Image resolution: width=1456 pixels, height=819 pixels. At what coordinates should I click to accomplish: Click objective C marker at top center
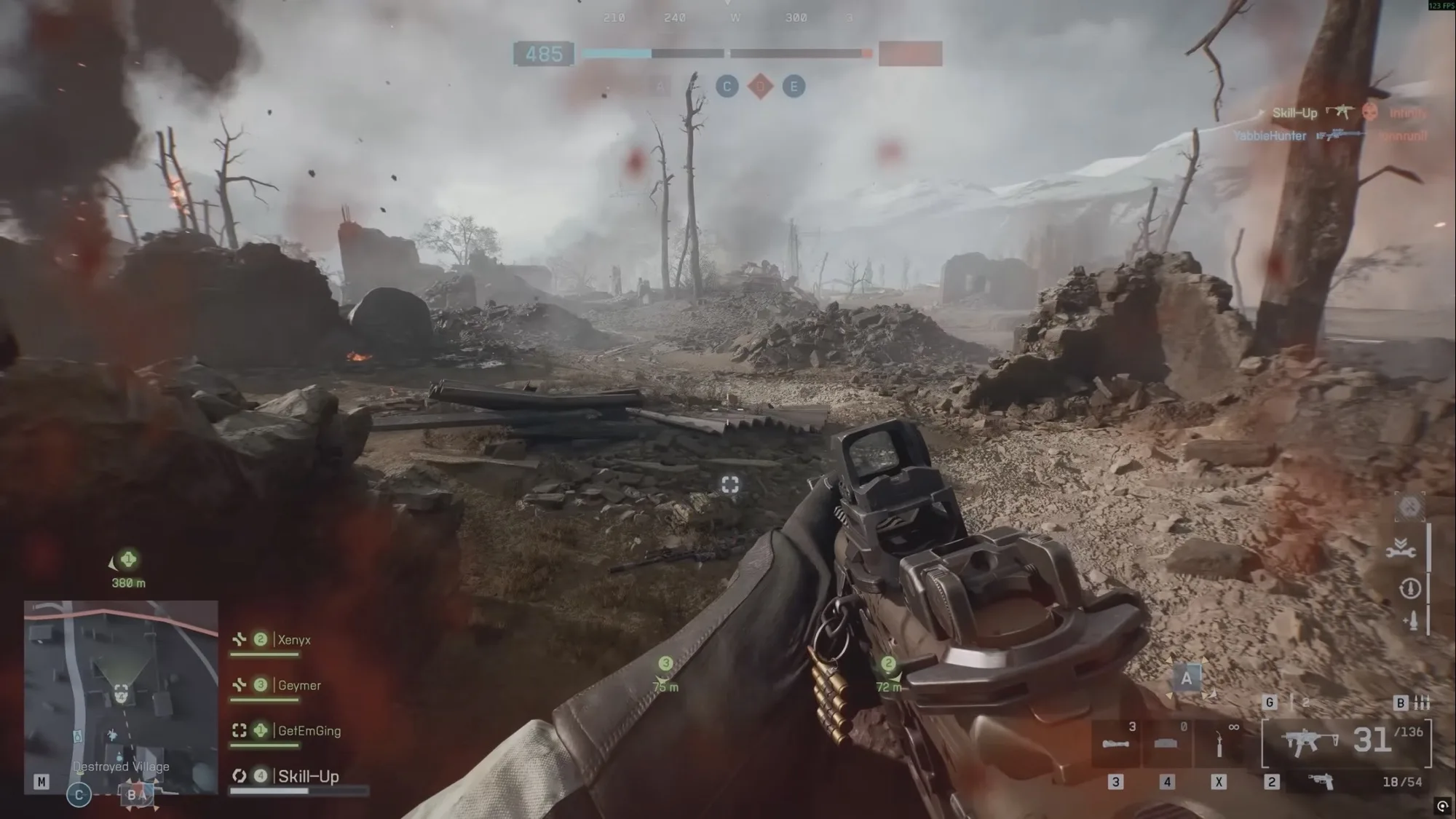(727, 87)
